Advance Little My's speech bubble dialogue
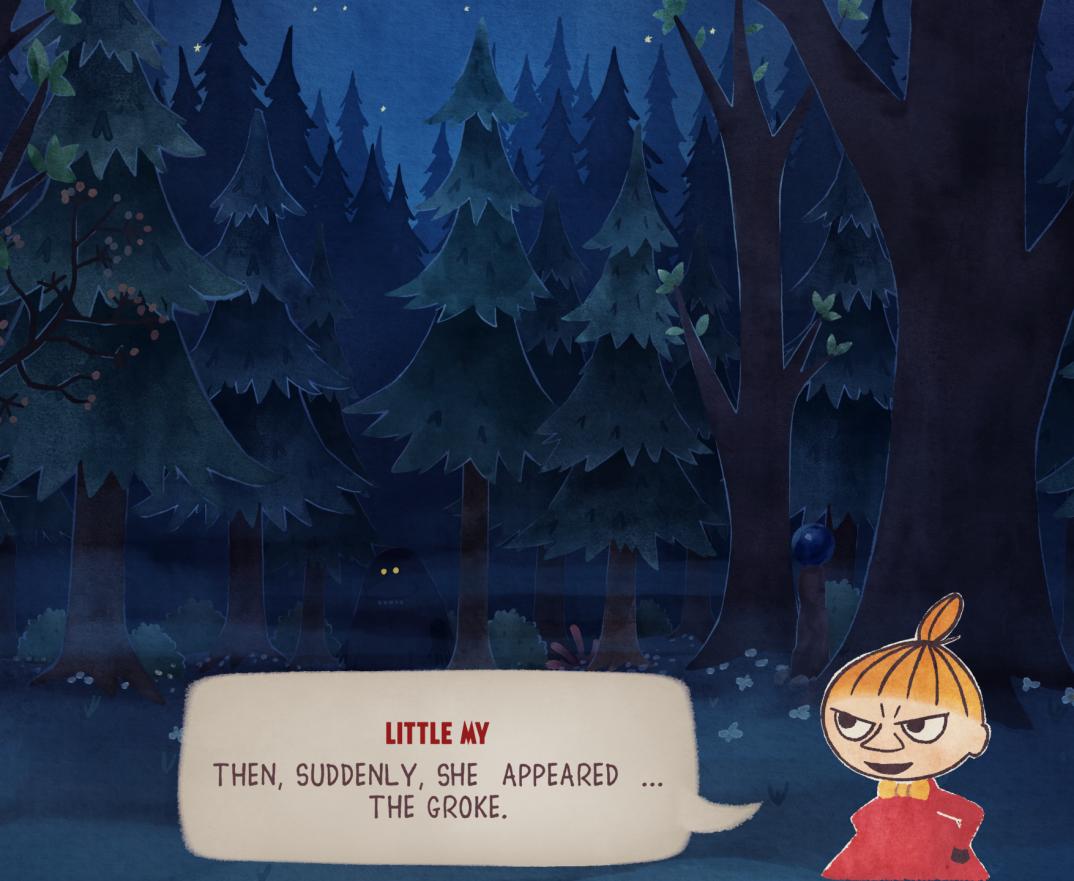The image size is (1074, 881). pos(437,768)
